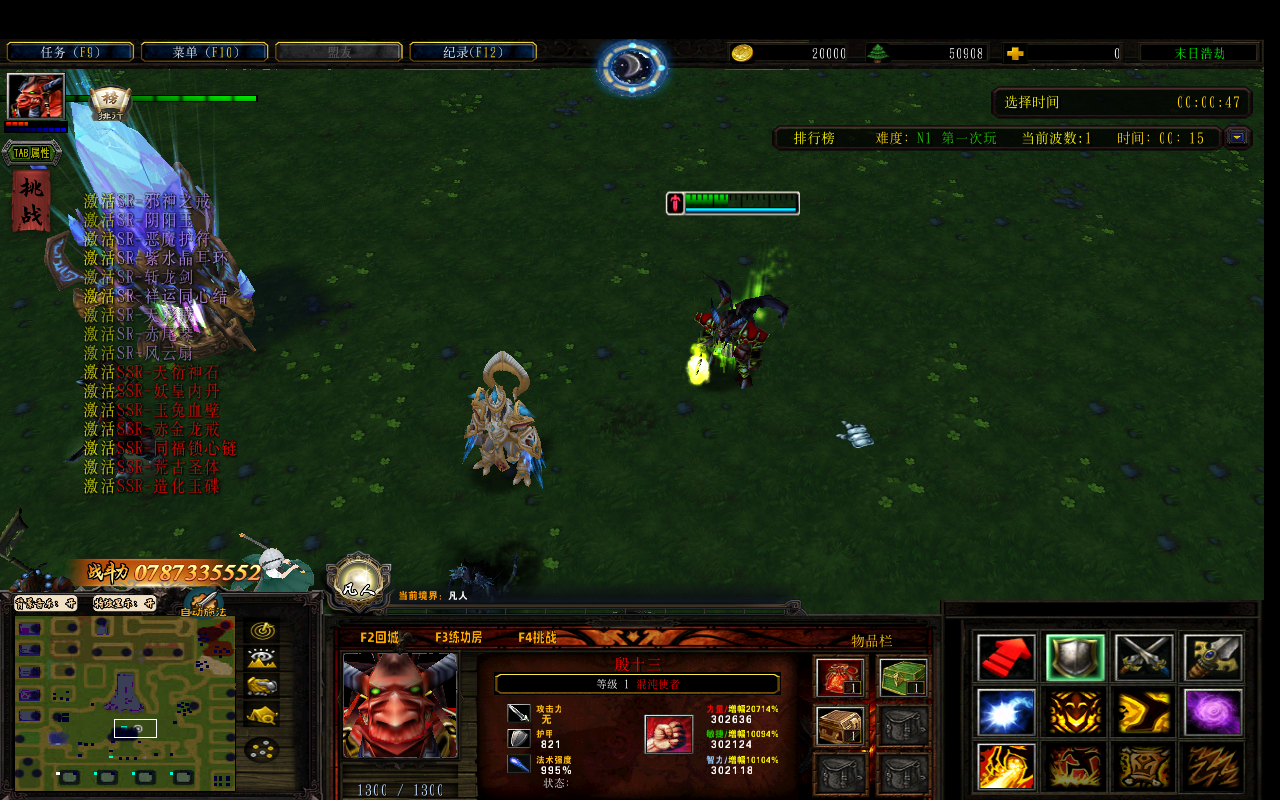Collapse the 排行榜 leaderboard arrow button

tap(1238, 137)
